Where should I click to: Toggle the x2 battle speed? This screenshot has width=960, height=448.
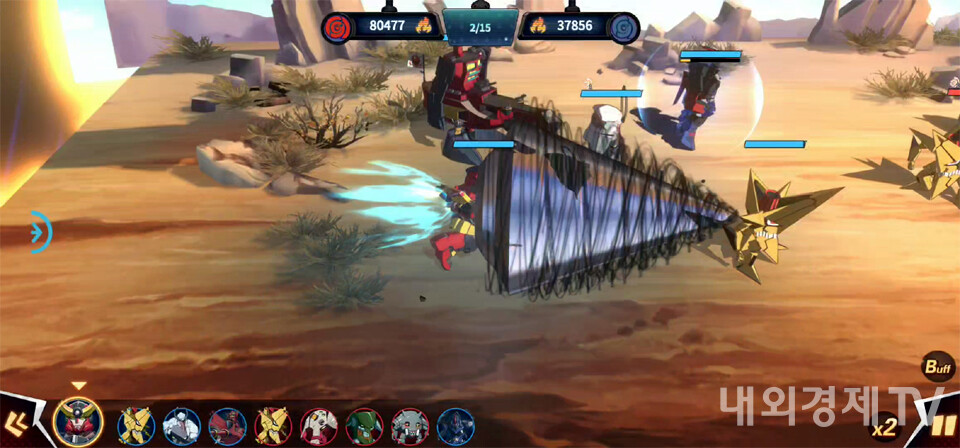coord(884,429)
